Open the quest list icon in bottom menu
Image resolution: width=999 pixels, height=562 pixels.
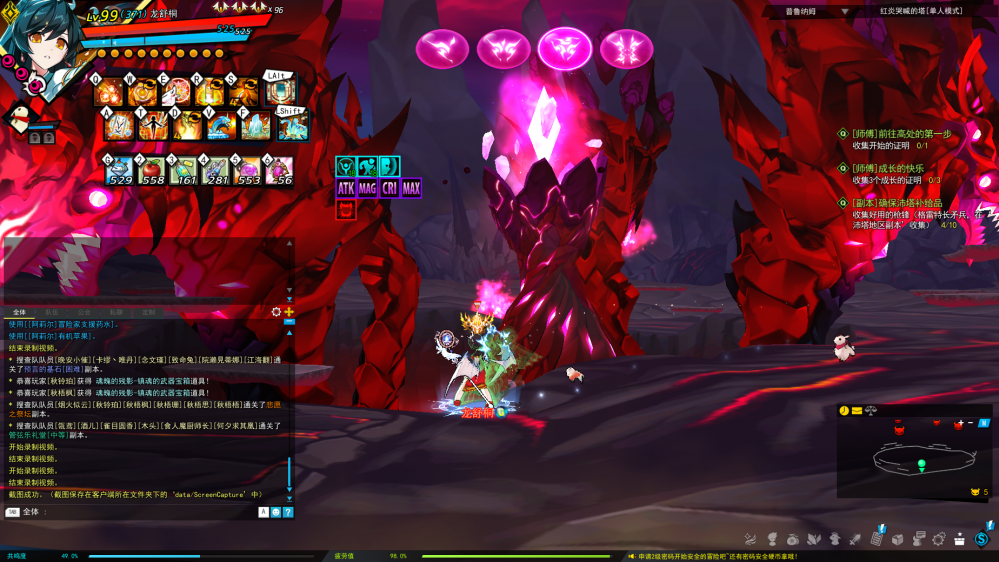[x=876, y=539]
